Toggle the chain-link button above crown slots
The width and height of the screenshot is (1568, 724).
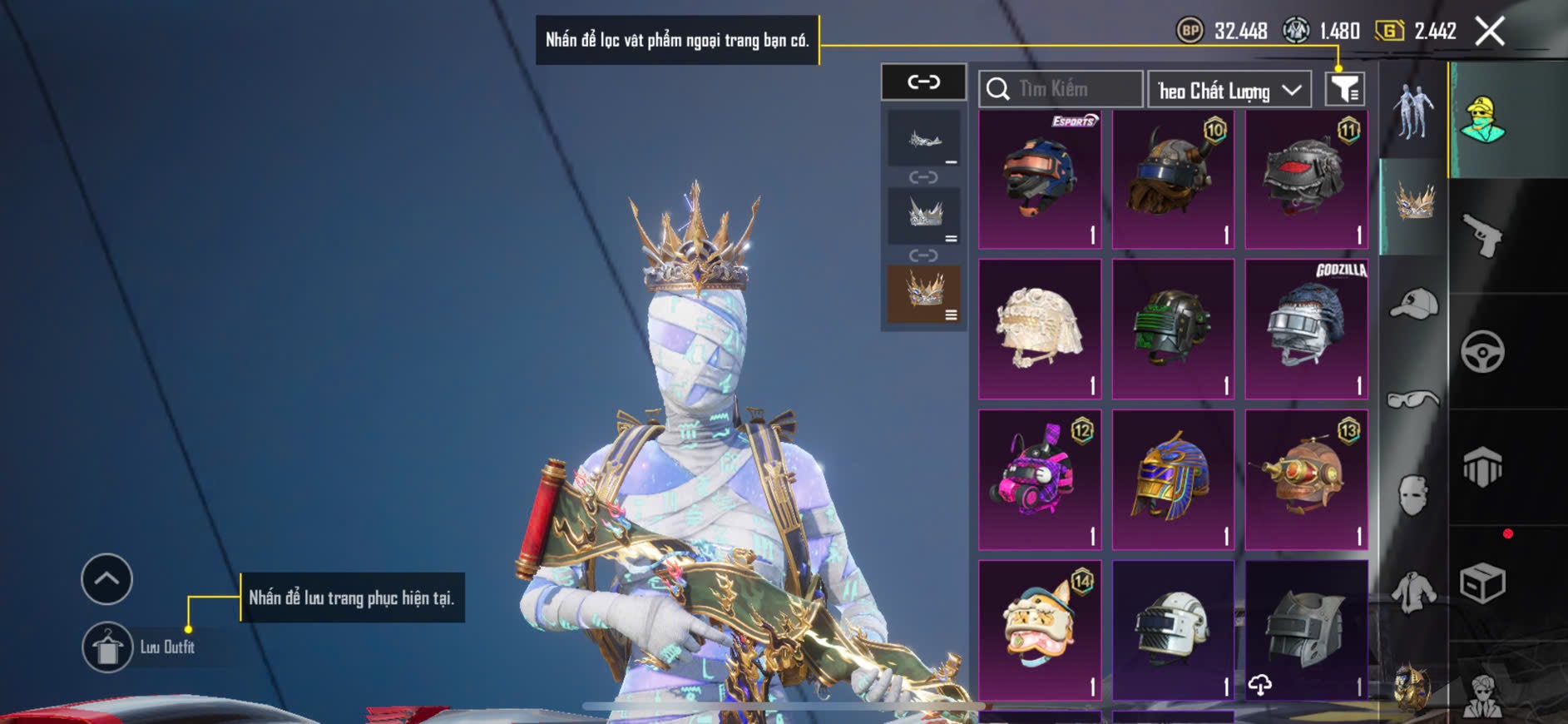click(923, 82)
